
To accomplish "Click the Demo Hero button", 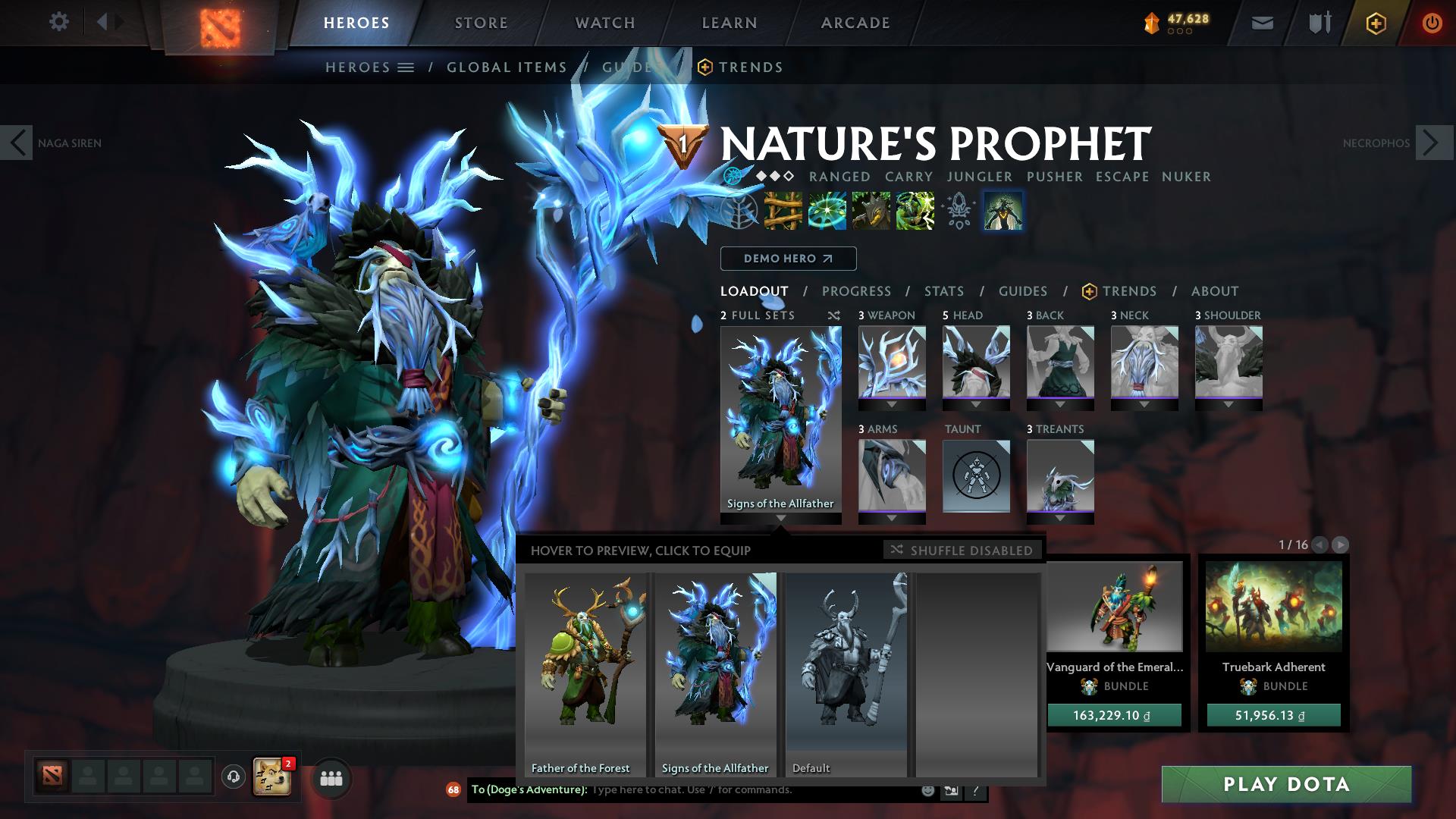I will (x=788, y=258).
